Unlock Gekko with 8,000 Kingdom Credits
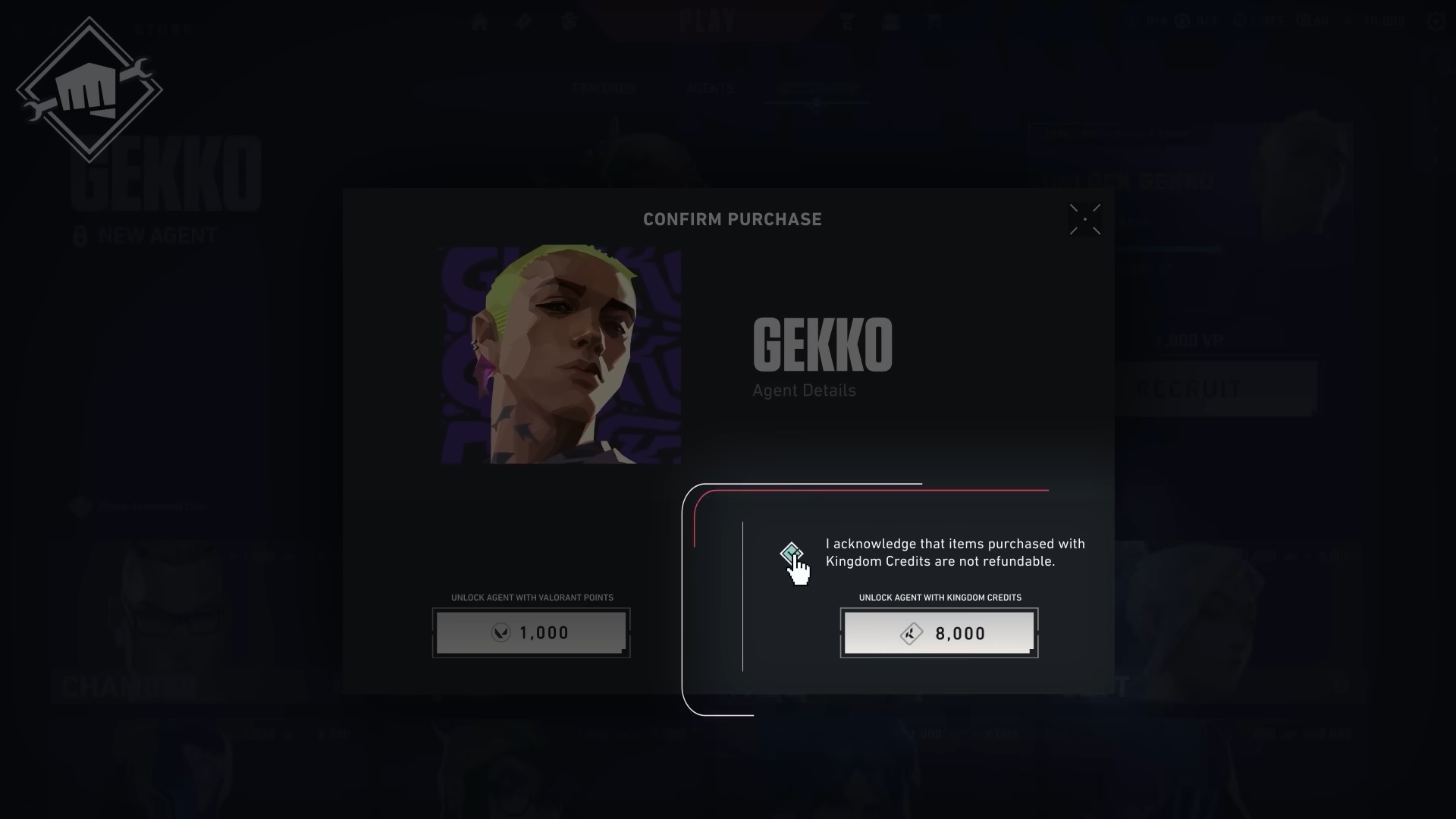This screenshot has height=819, width=1456. click(x=939, y=632)
